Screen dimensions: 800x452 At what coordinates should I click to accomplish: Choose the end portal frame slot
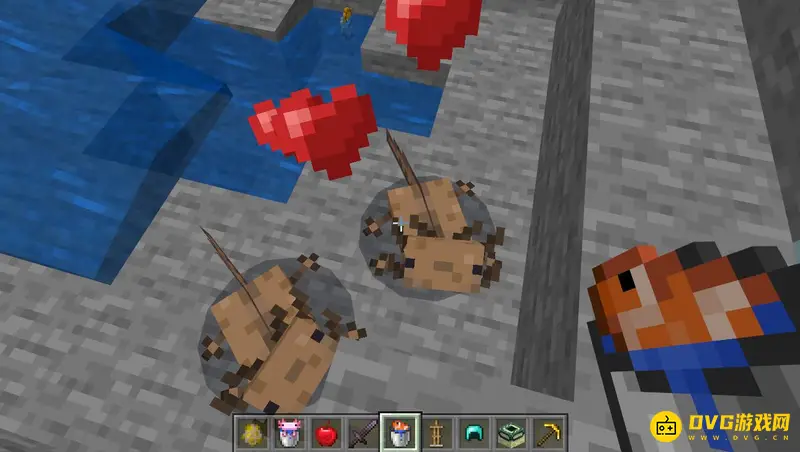click(x=510, y=433)
